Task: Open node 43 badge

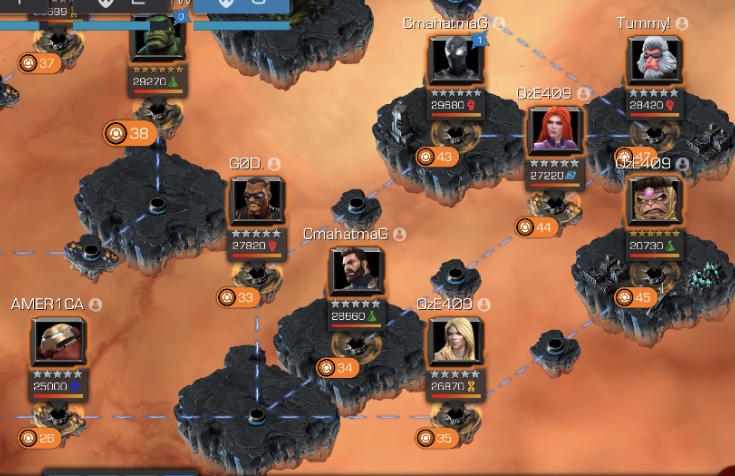Action: click(436, 157)
